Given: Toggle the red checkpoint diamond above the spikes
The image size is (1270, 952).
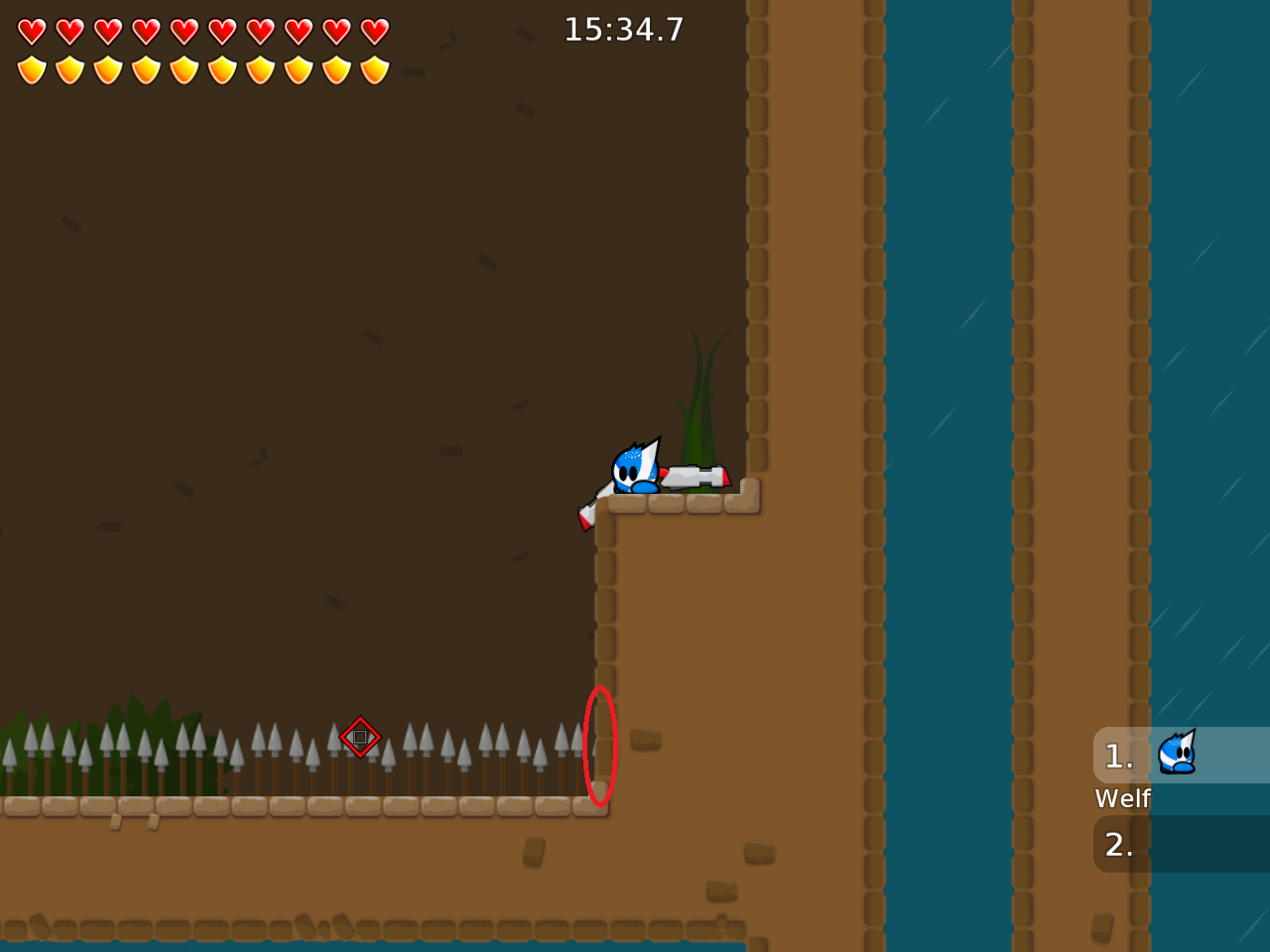Looking at the screenshot, I should (x=359, y=737).
